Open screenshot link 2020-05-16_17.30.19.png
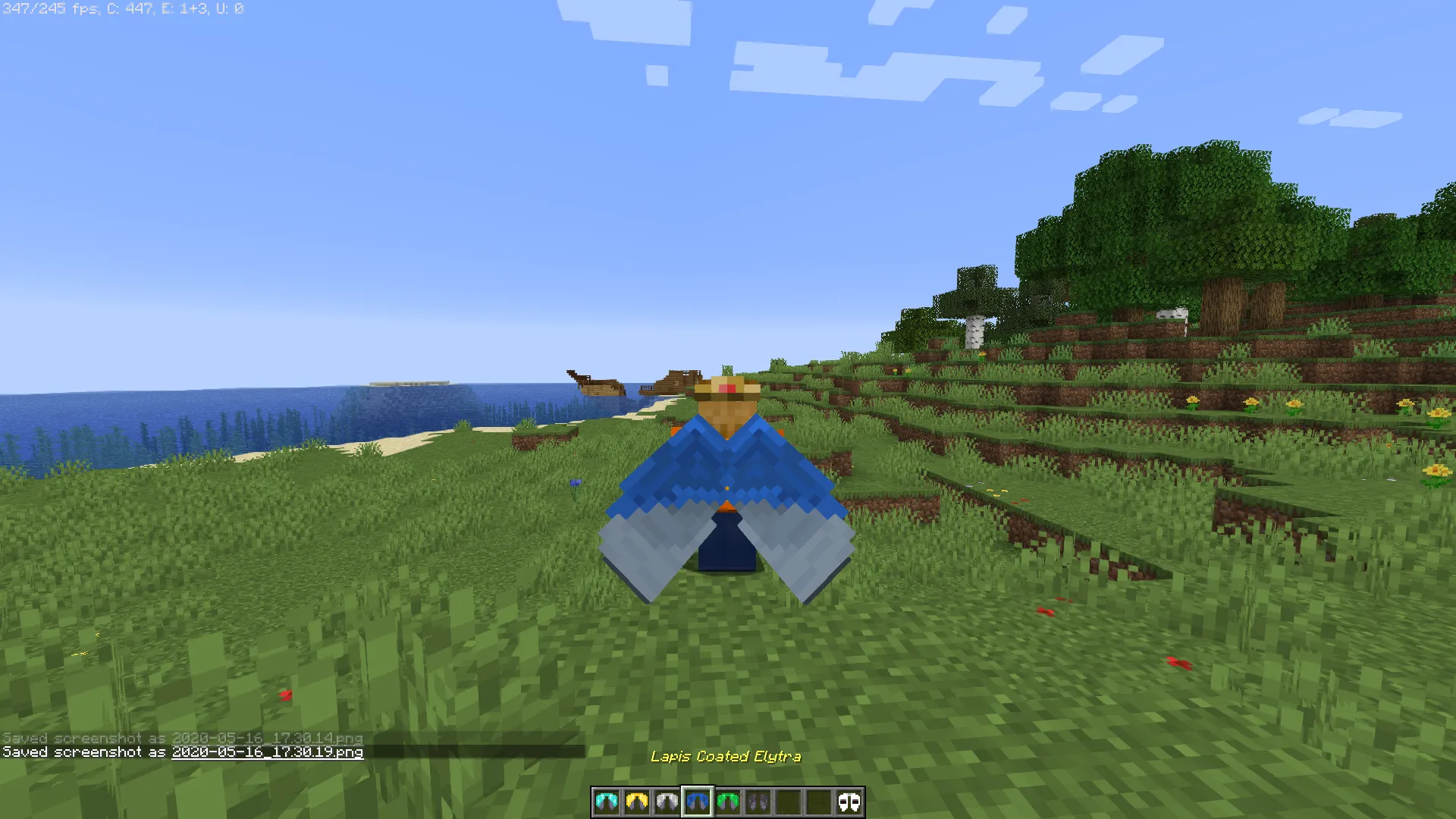The height and width of the screenshot is (819, 1456). coord(267,754)
